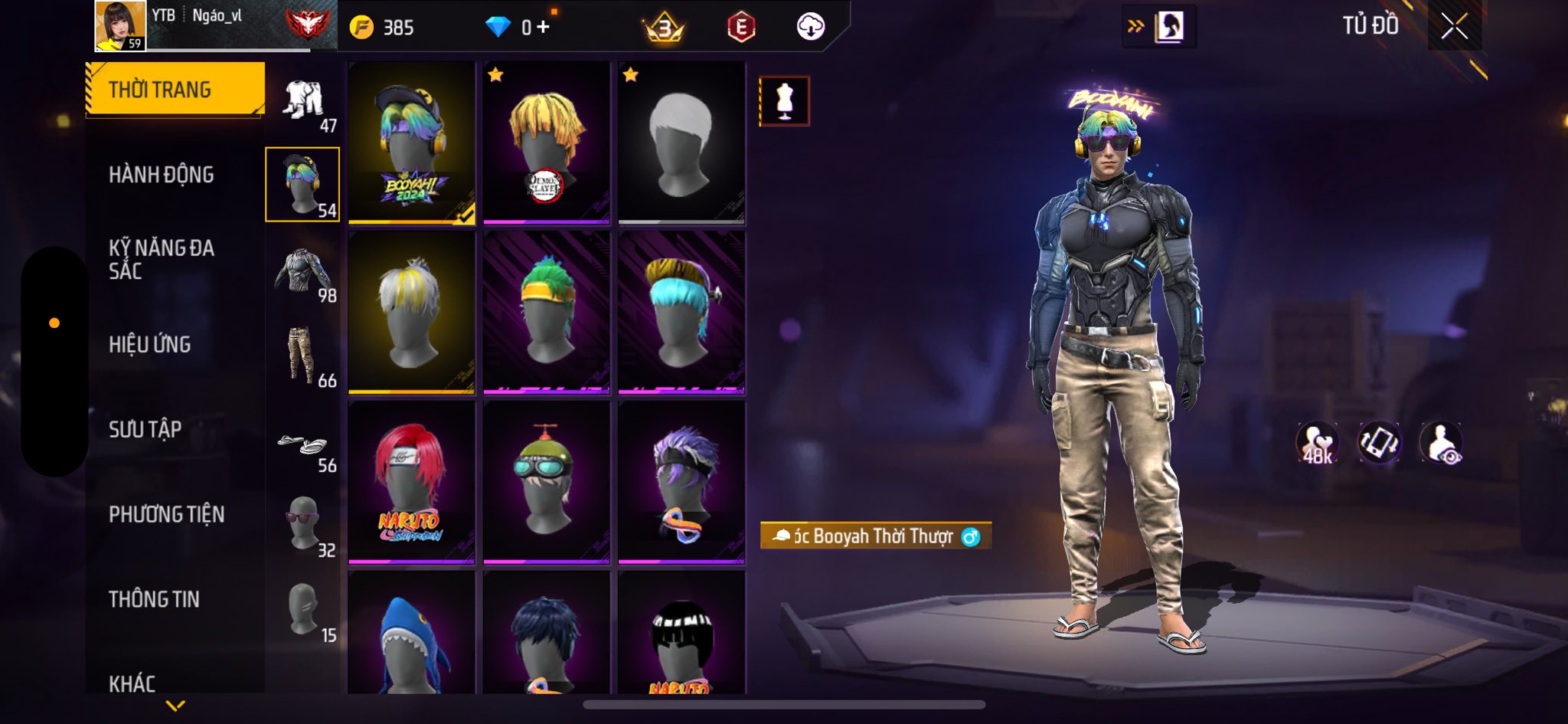
Task: Pick the red Naruto Shippuden hair
Action: coord(411,483)
